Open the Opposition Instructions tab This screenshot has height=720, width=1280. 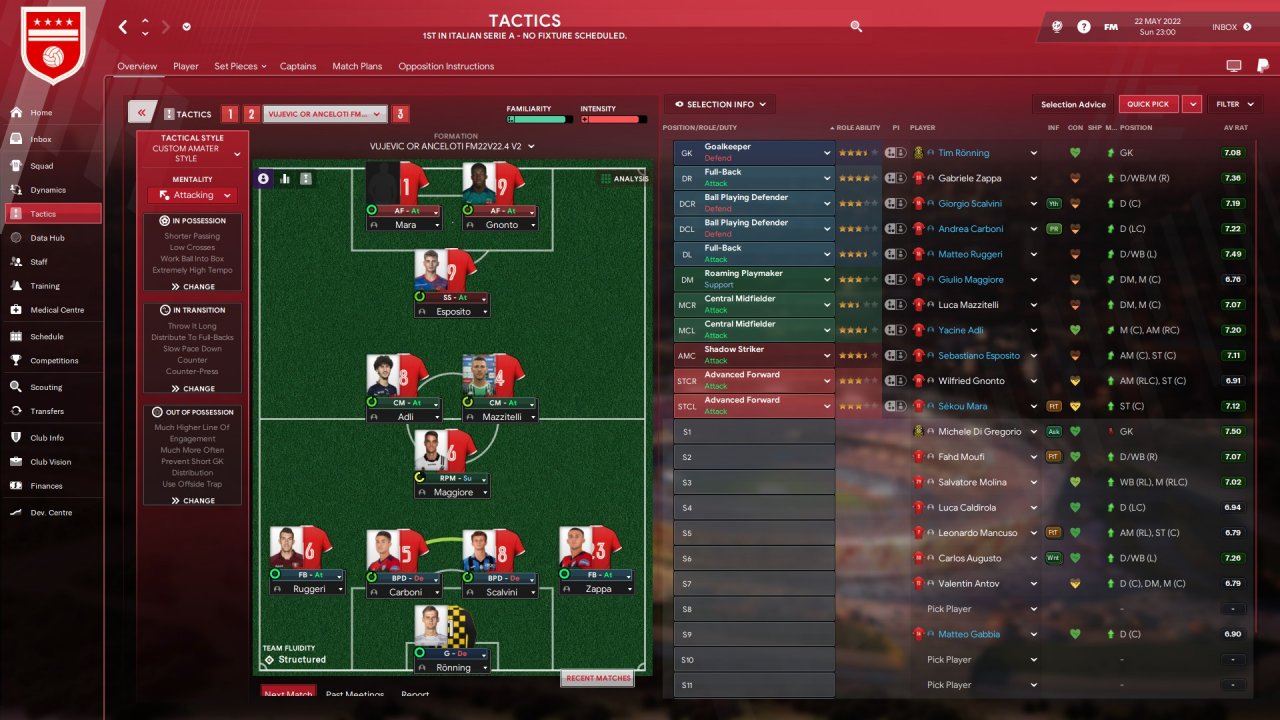tap(446, 66)
